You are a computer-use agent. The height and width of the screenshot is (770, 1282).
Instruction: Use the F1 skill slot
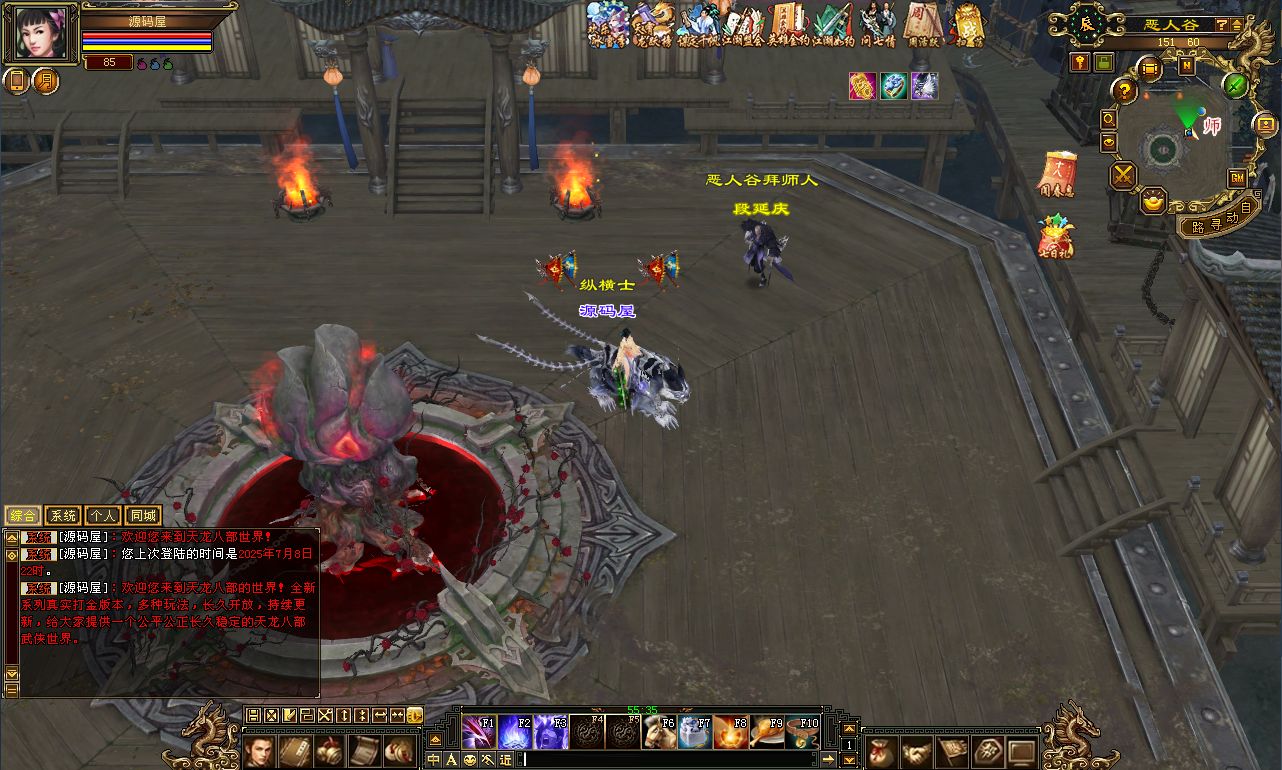click(x=479, y=732)
